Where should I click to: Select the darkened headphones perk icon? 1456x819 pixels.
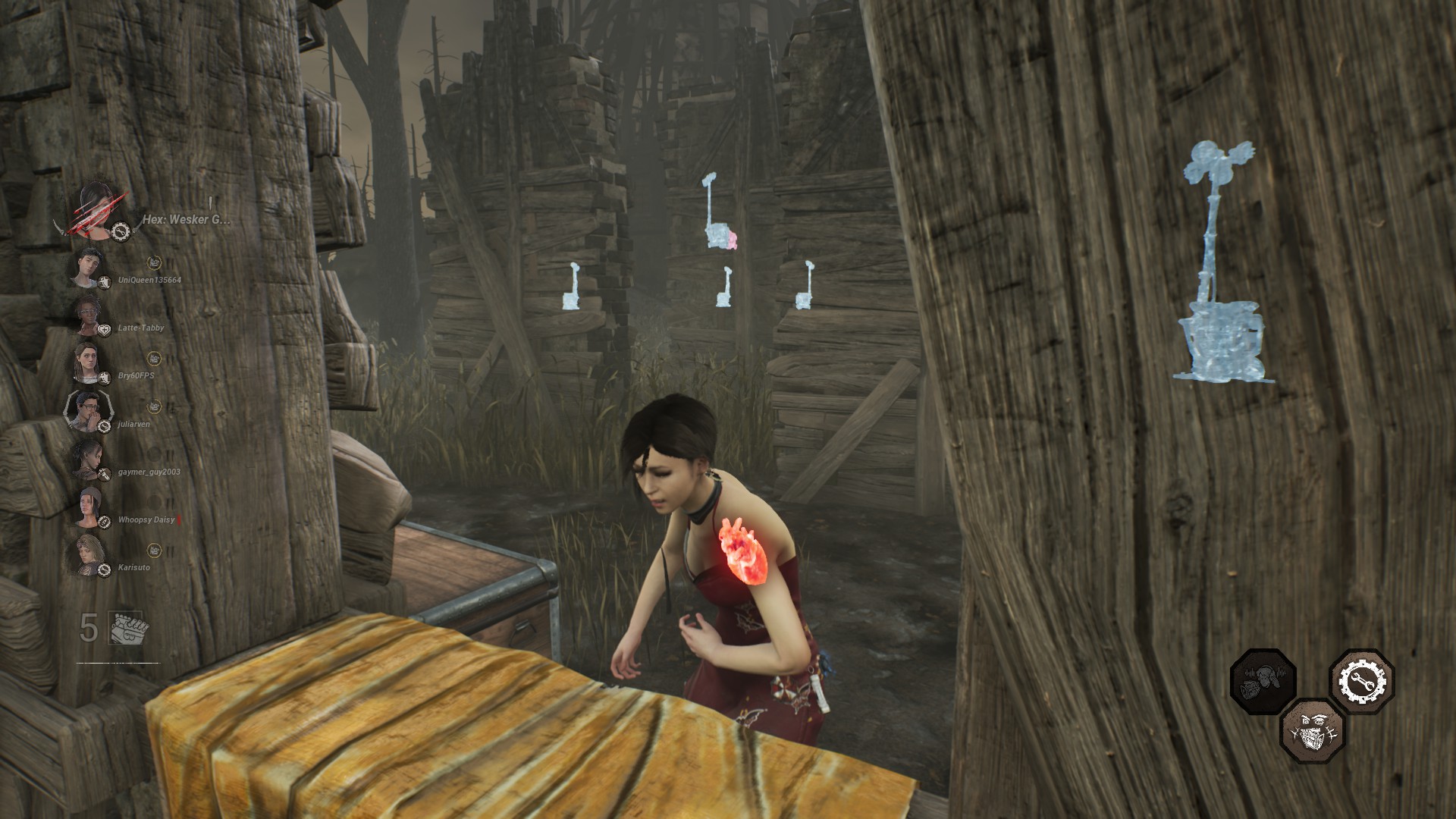click(1263, 681)
